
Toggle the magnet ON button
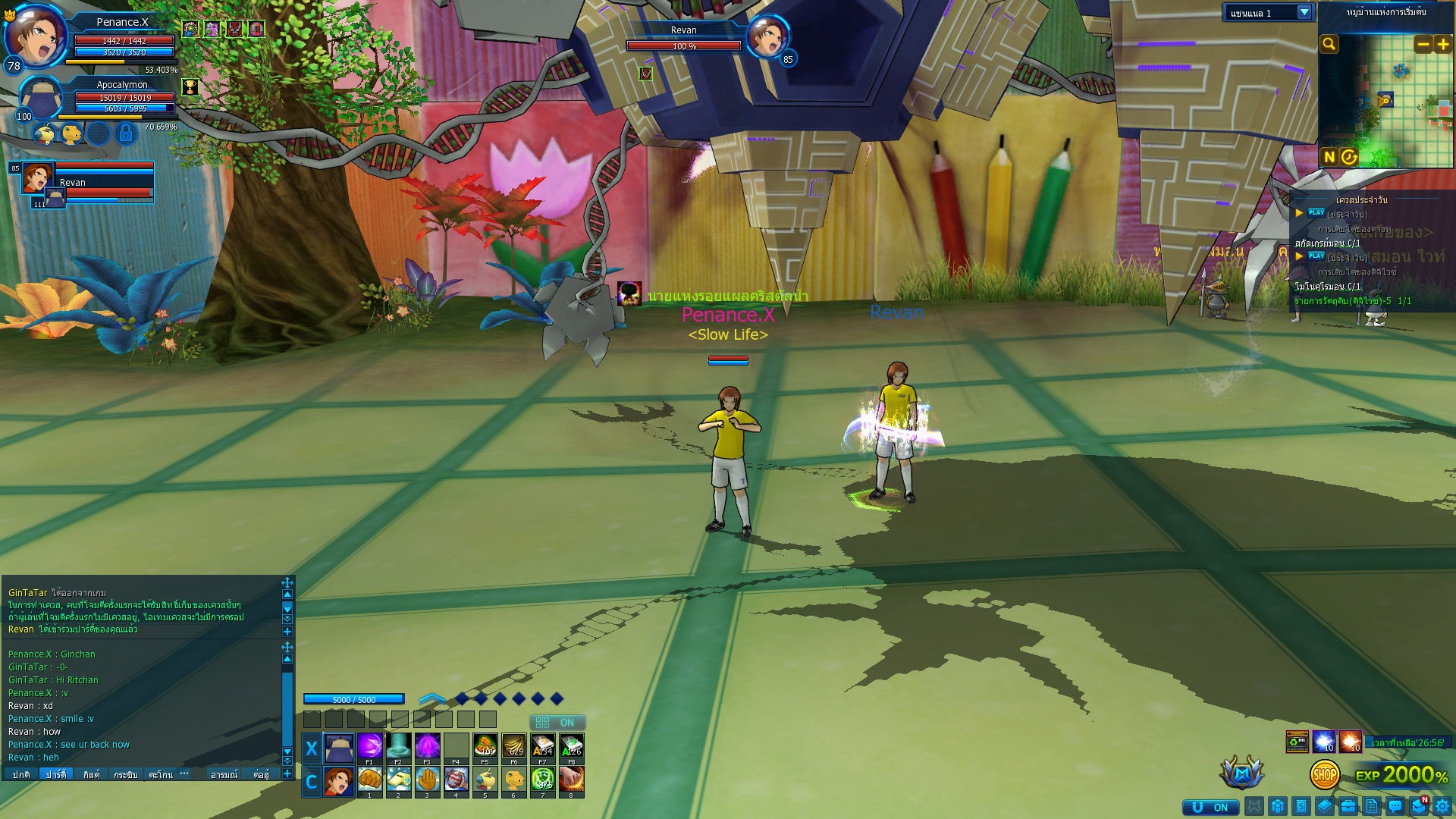pyautogui.click(x=1210, y=808)
